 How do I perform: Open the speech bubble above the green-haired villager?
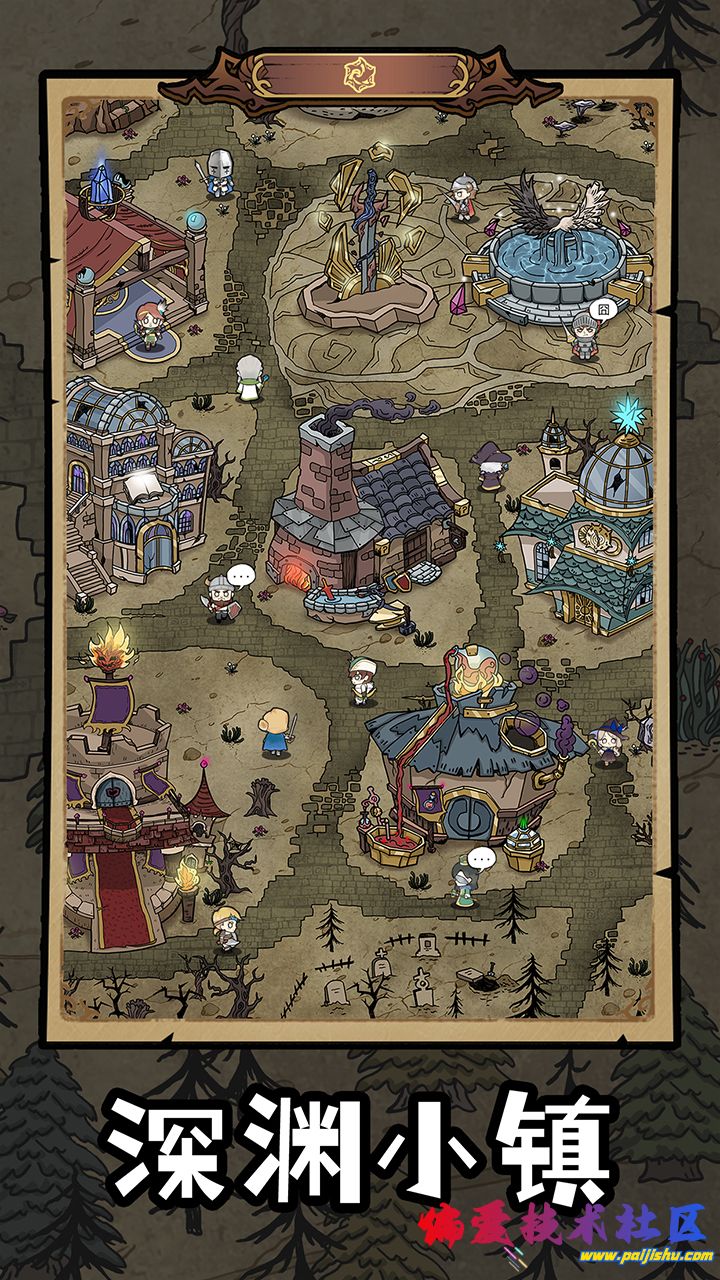(483, 858)
